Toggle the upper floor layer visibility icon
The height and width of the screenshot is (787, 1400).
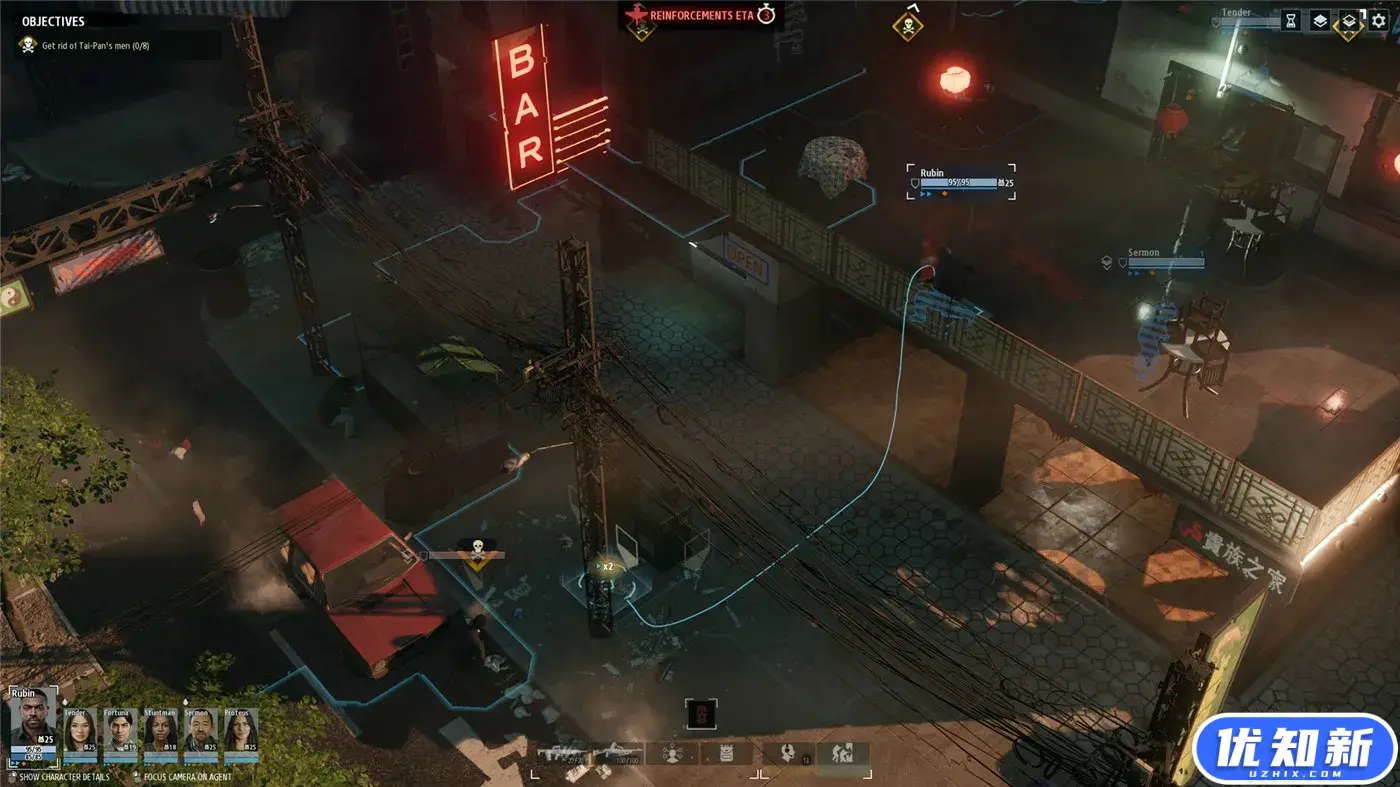click(x=1320, y=18)
